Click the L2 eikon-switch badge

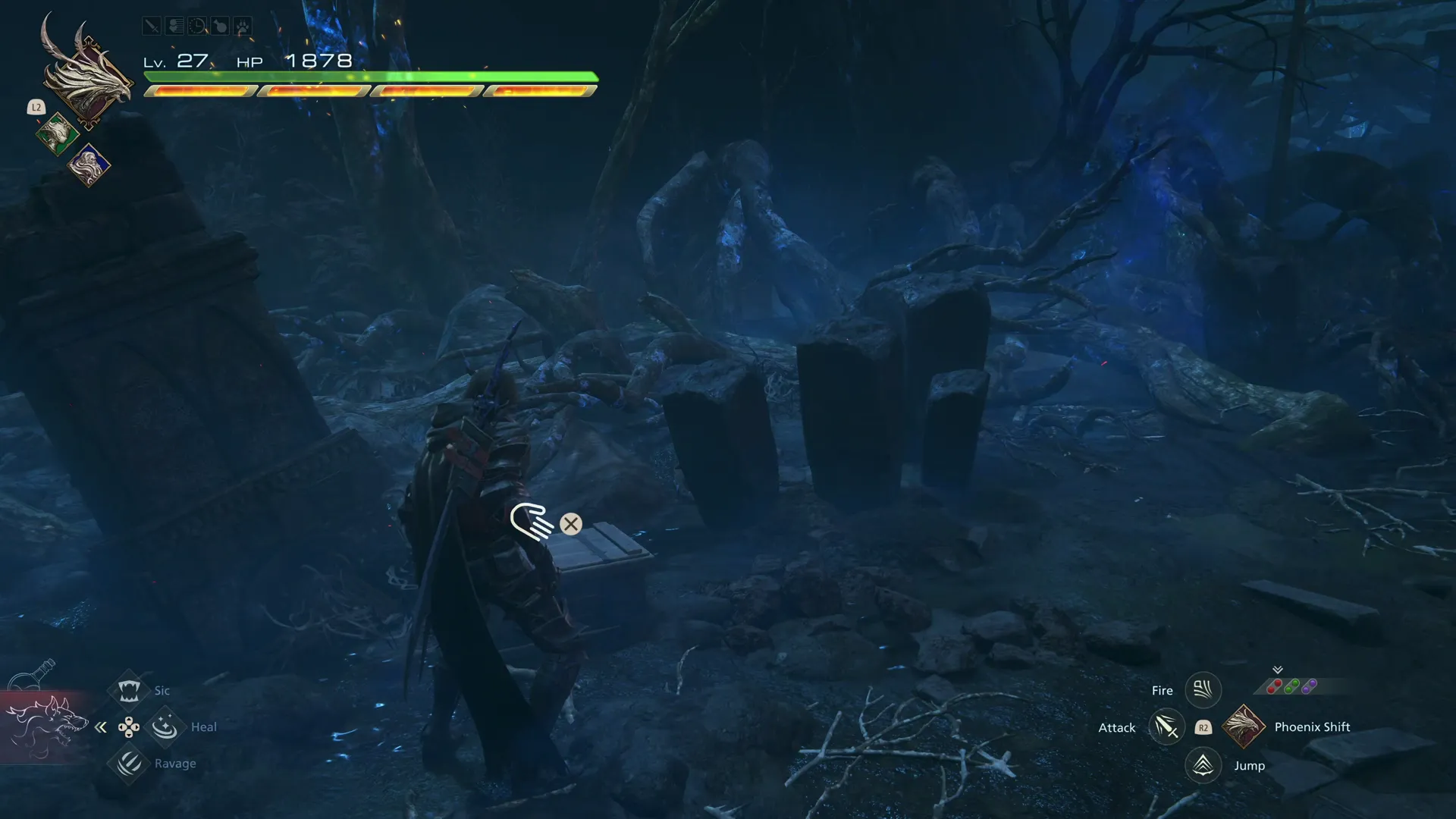(36, 108)
